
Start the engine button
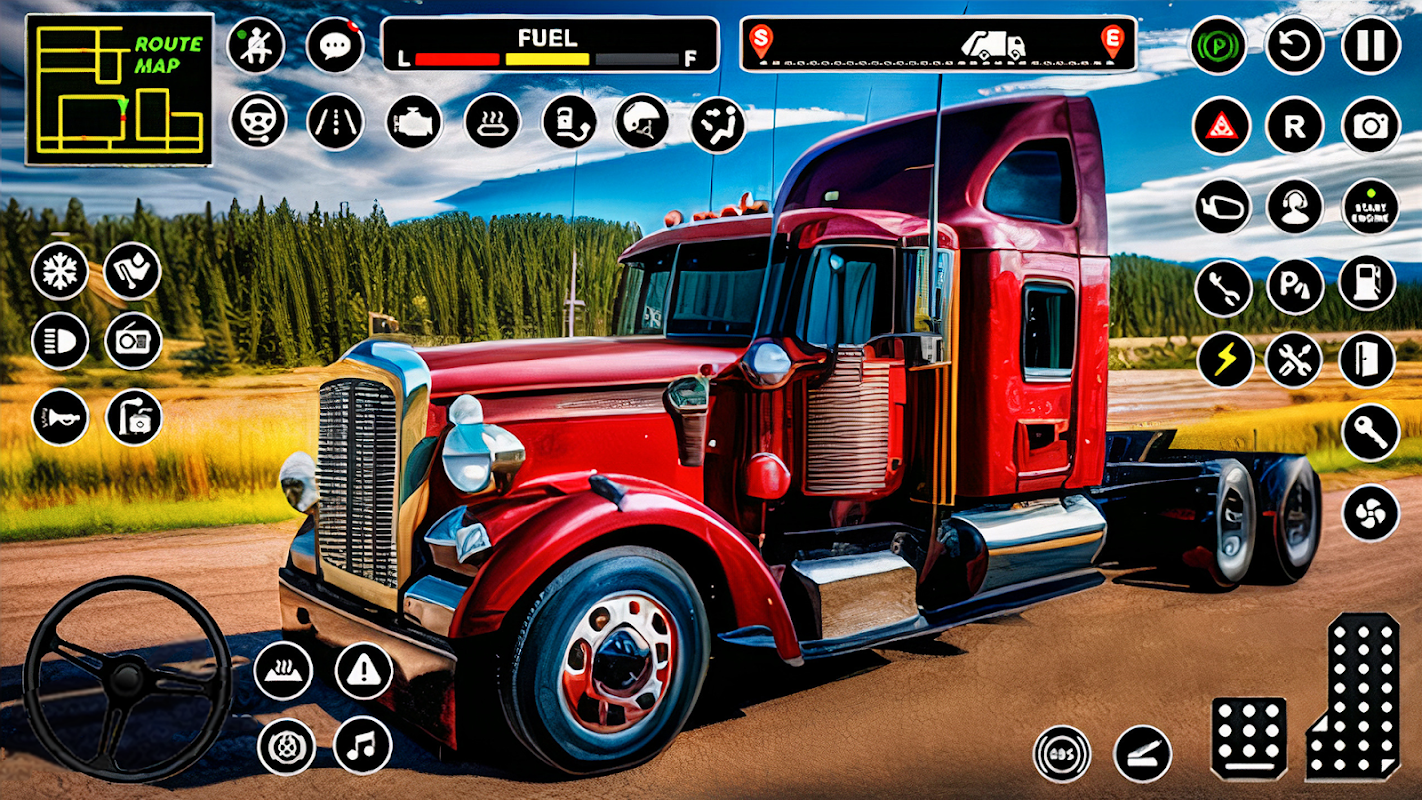click(x=1370, y=207)
